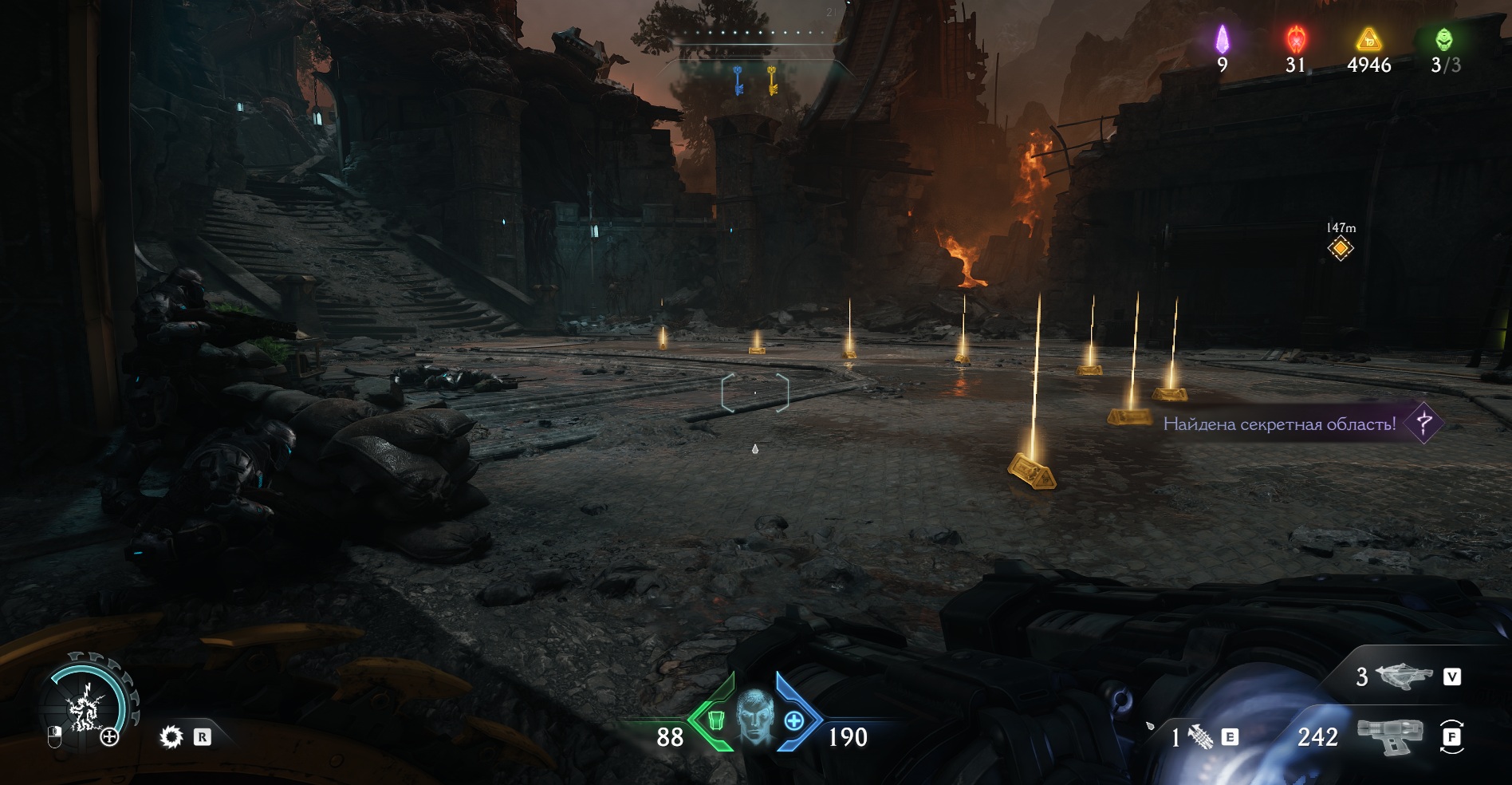Click the Slayer face portrait
The image size is (1512, 785).
tap(754, 716)
